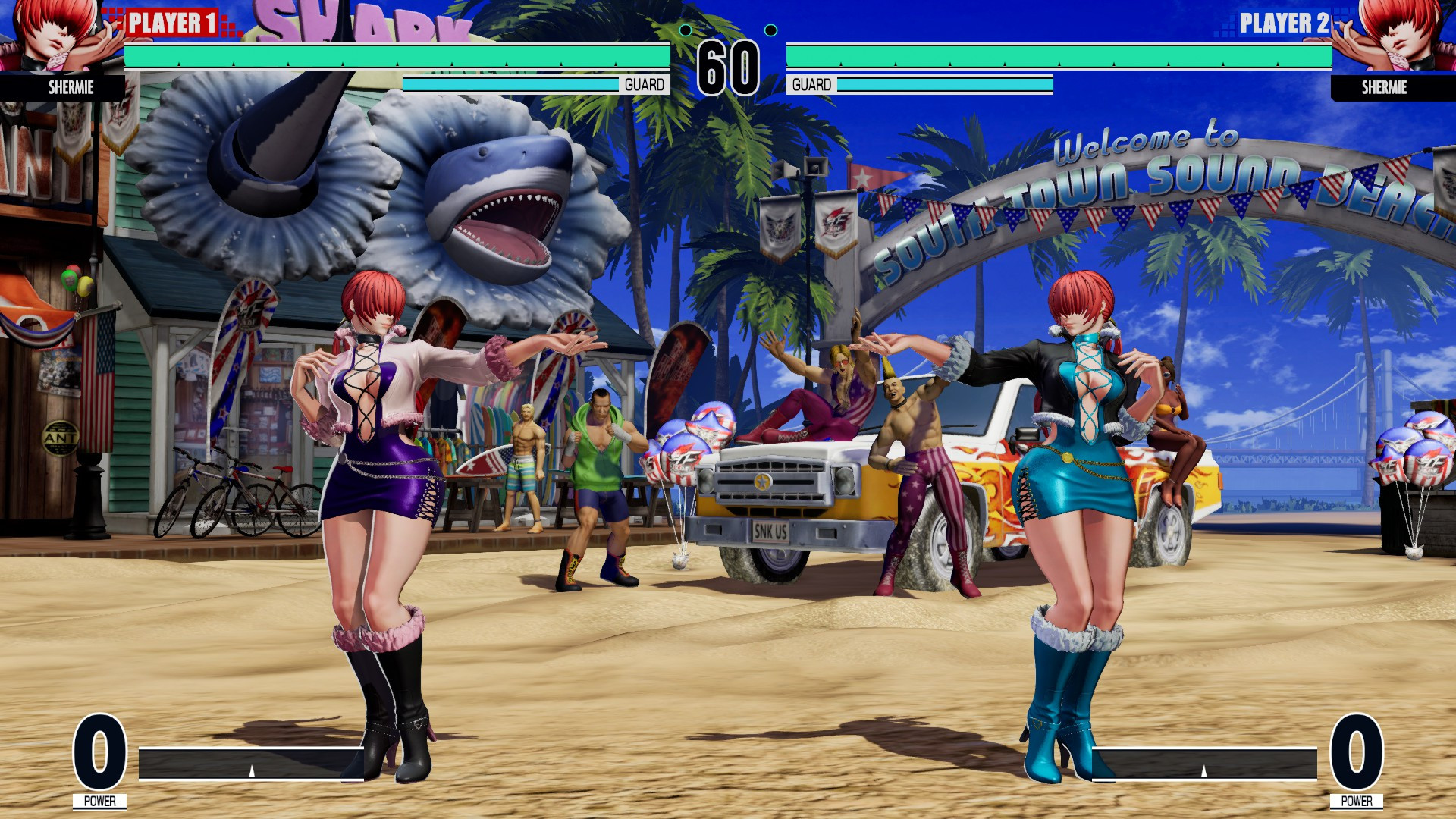This screenshot has height=819, width=1456.
Task: Toggle the Player 1 GUARD indicator
Action: [x=644, y=85]
